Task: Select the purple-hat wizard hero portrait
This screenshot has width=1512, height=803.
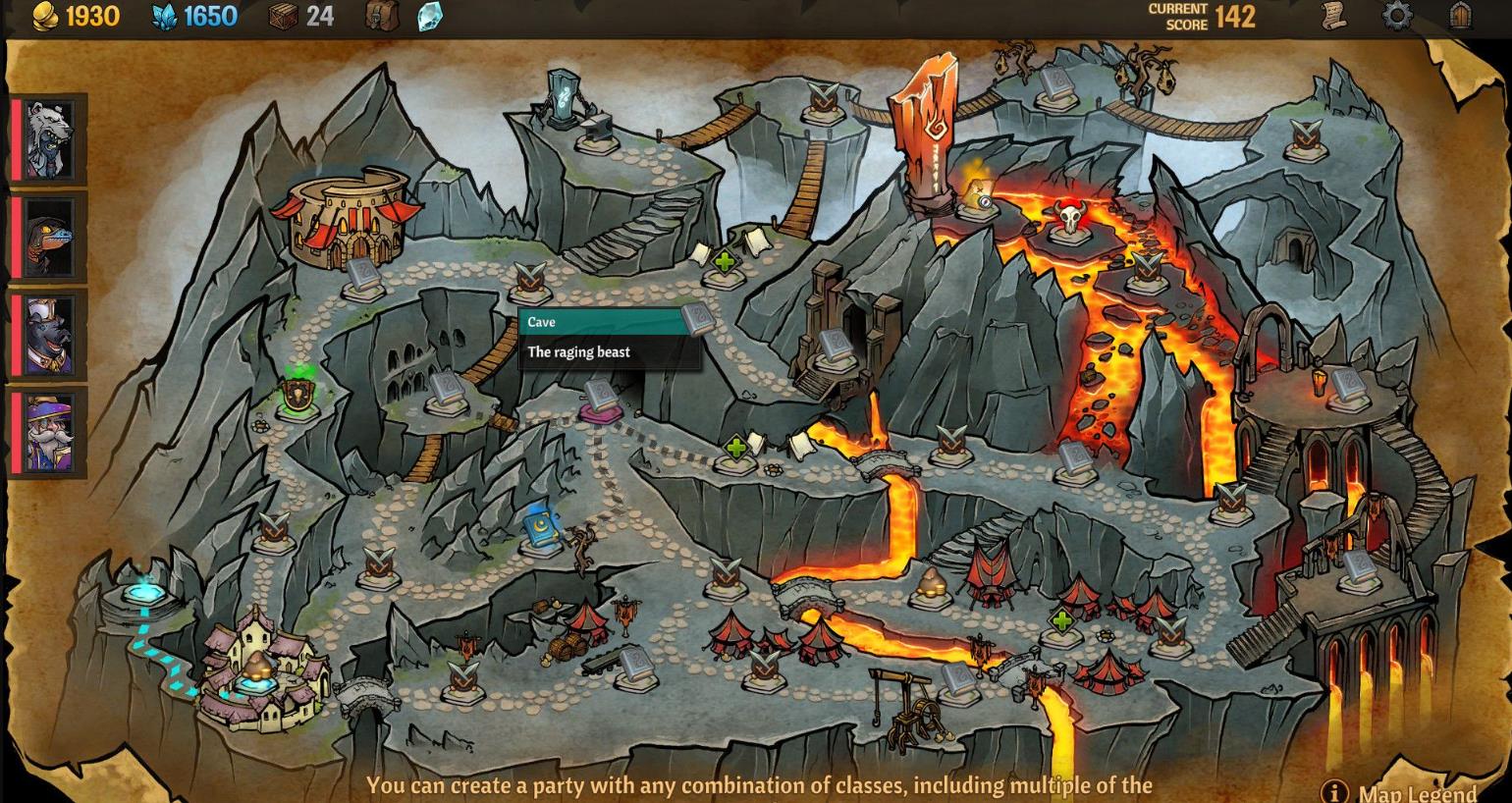Action: point(48,432)
